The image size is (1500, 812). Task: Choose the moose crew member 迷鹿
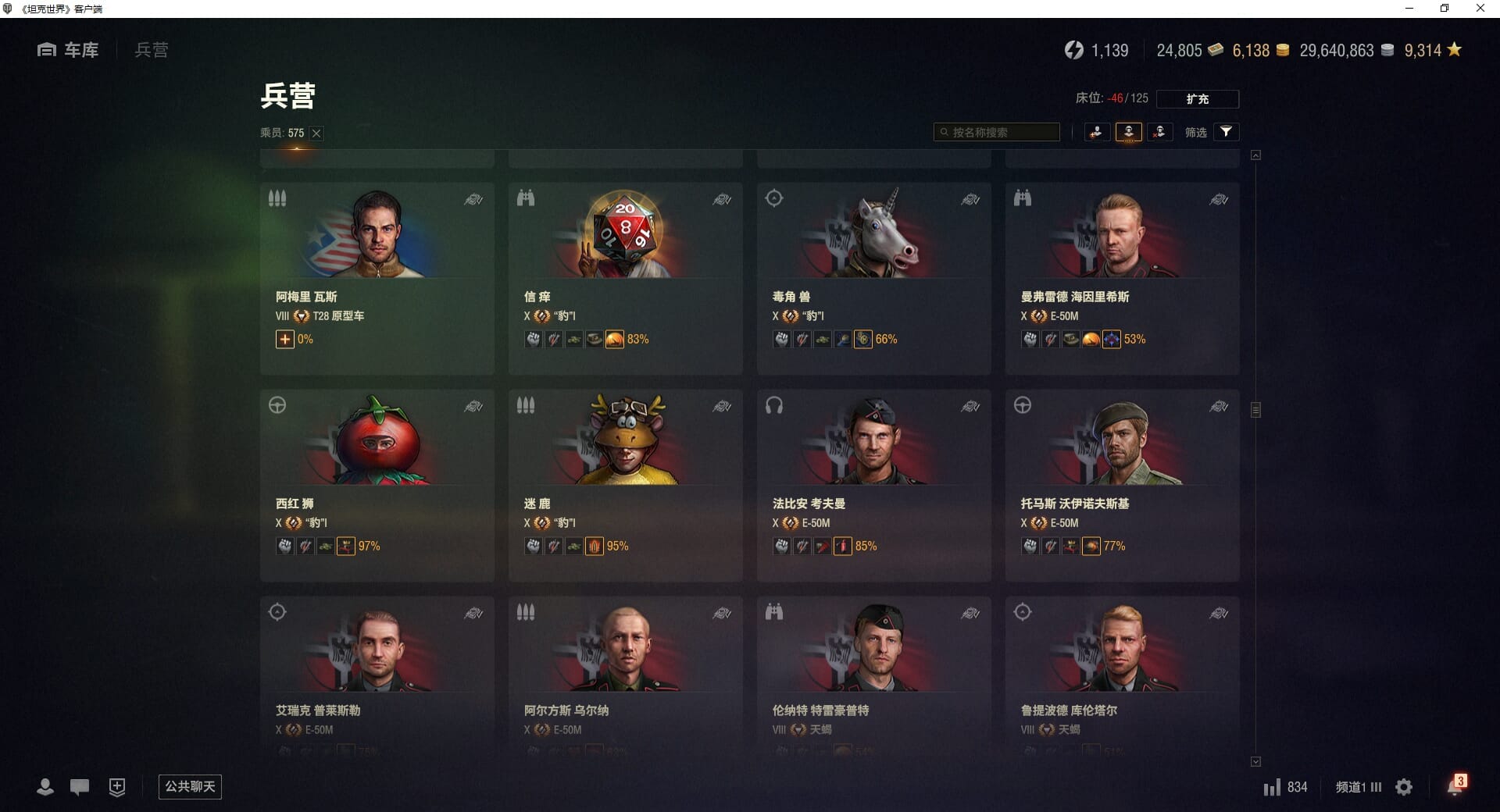coord(625,485)
